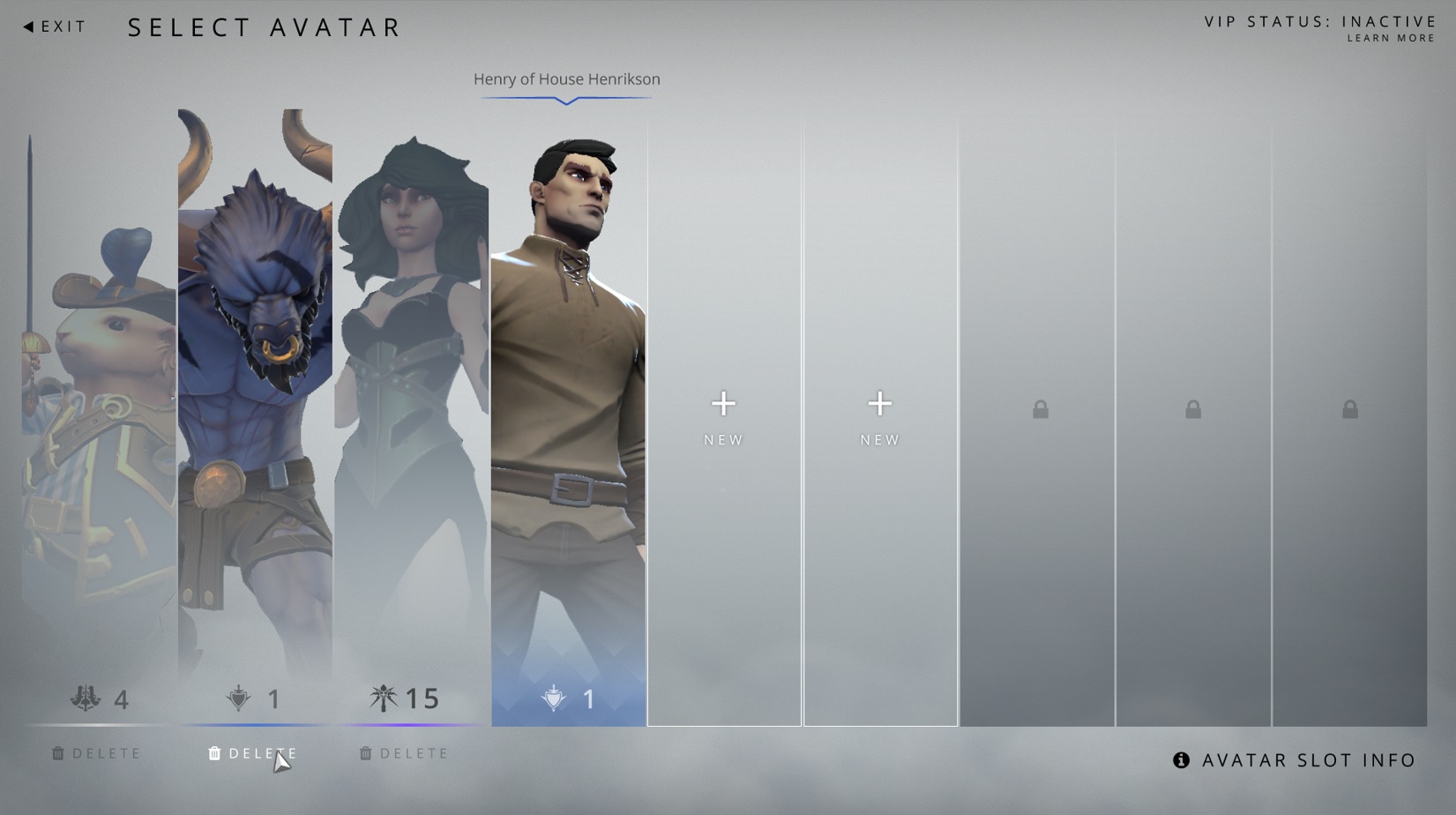Image resolution: width=1456 pixels, height=815 pixels.
Task: Click the plus icon on the first NEW slot
Action: pos(723,403)
